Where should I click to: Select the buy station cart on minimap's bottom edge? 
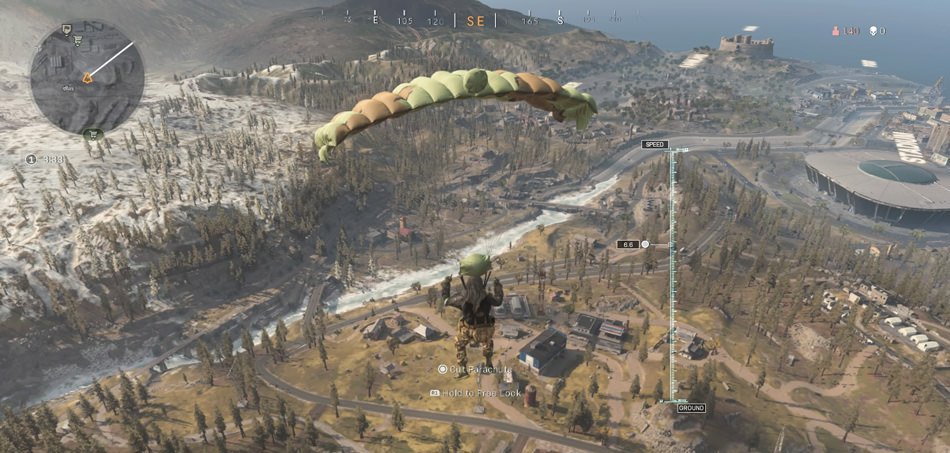[x=94, y=132]
